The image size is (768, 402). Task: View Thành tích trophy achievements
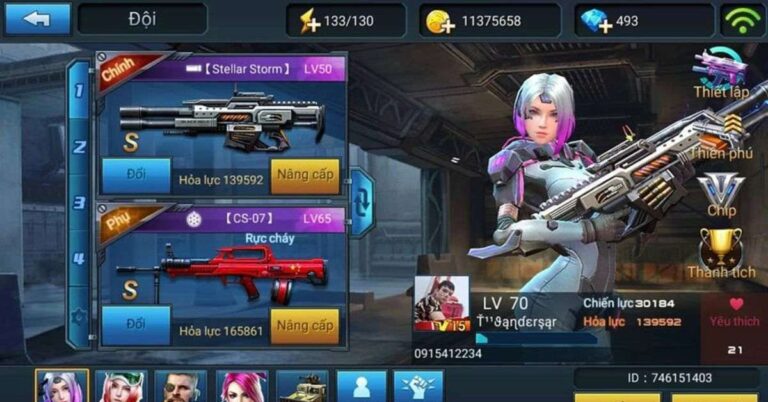click(x=721, y=253)
